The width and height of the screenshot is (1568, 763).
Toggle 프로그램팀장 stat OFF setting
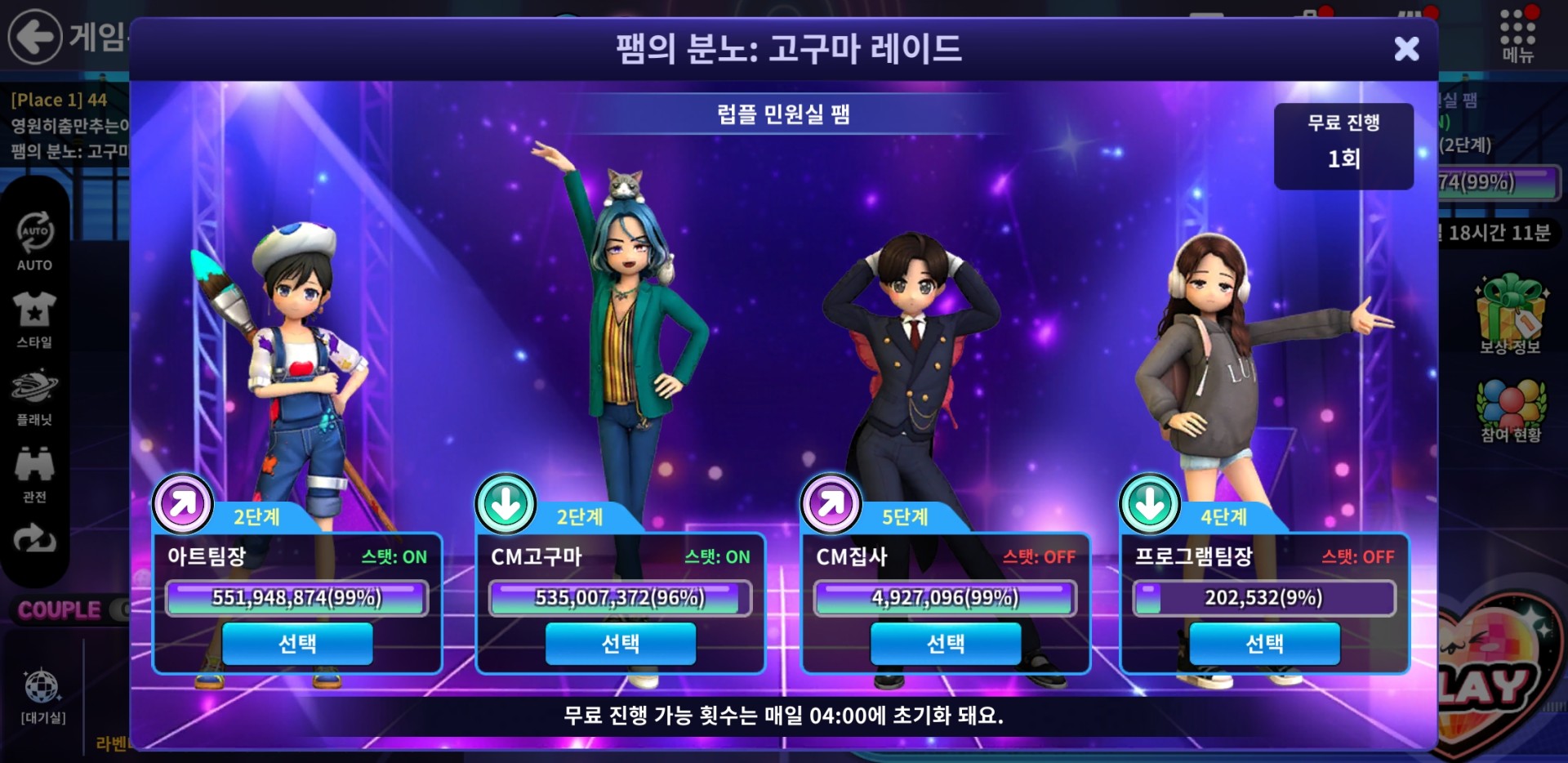(x=1358, y=557)
